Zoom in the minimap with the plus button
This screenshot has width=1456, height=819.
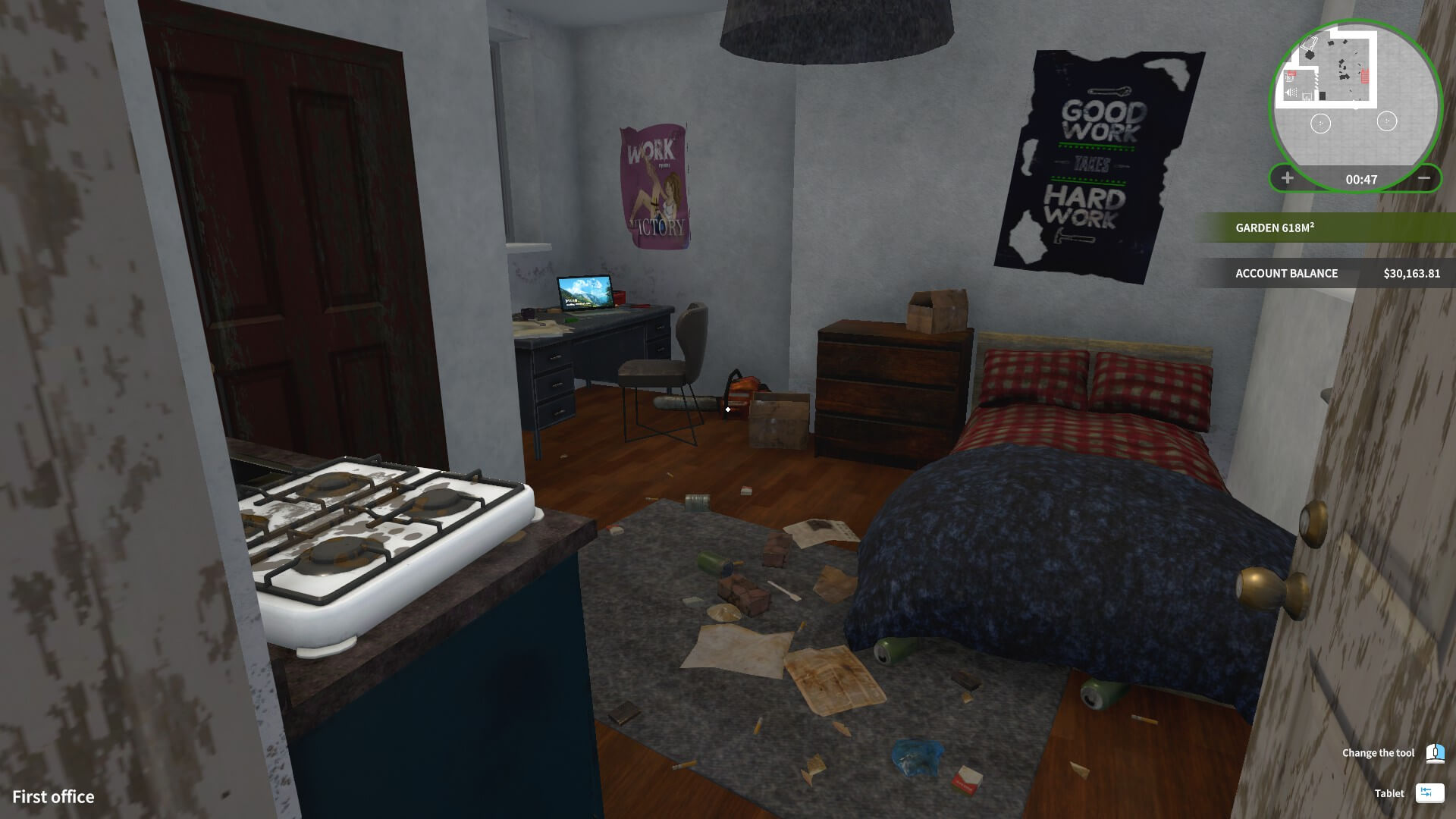click(x=1286, y=178)
